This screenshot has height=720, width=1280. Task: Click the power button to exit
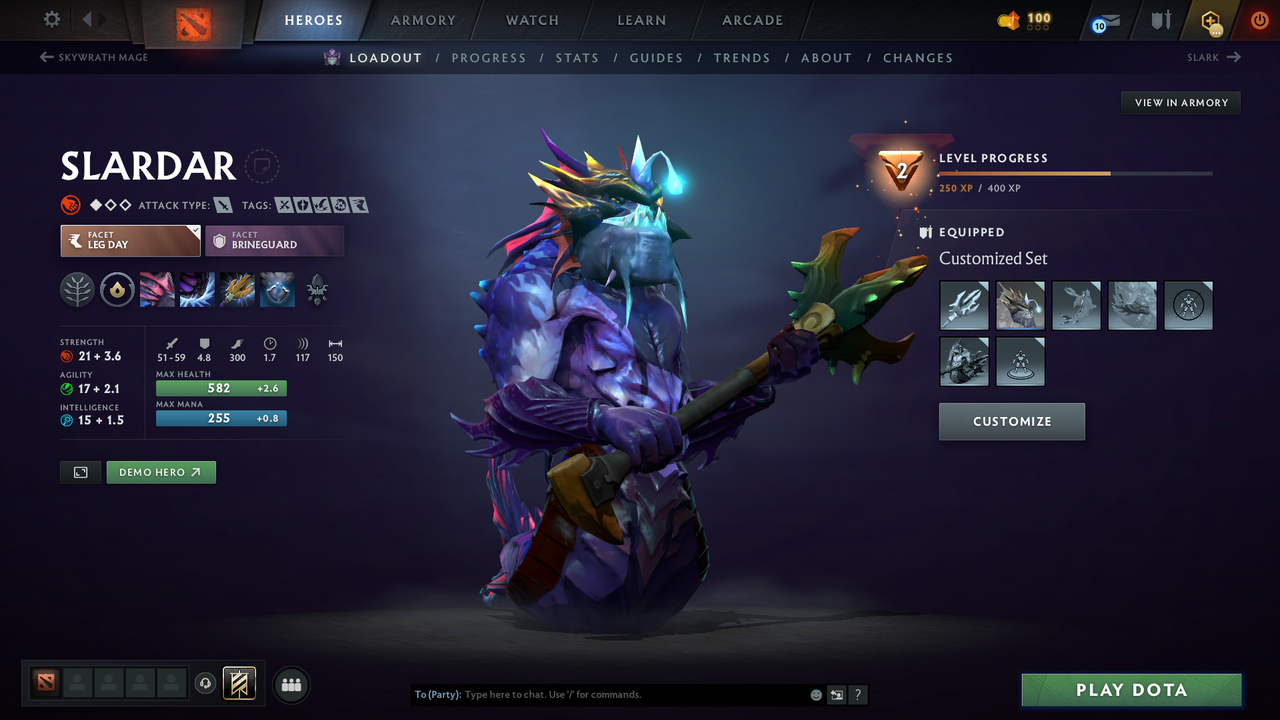[x=1258, y=19]
